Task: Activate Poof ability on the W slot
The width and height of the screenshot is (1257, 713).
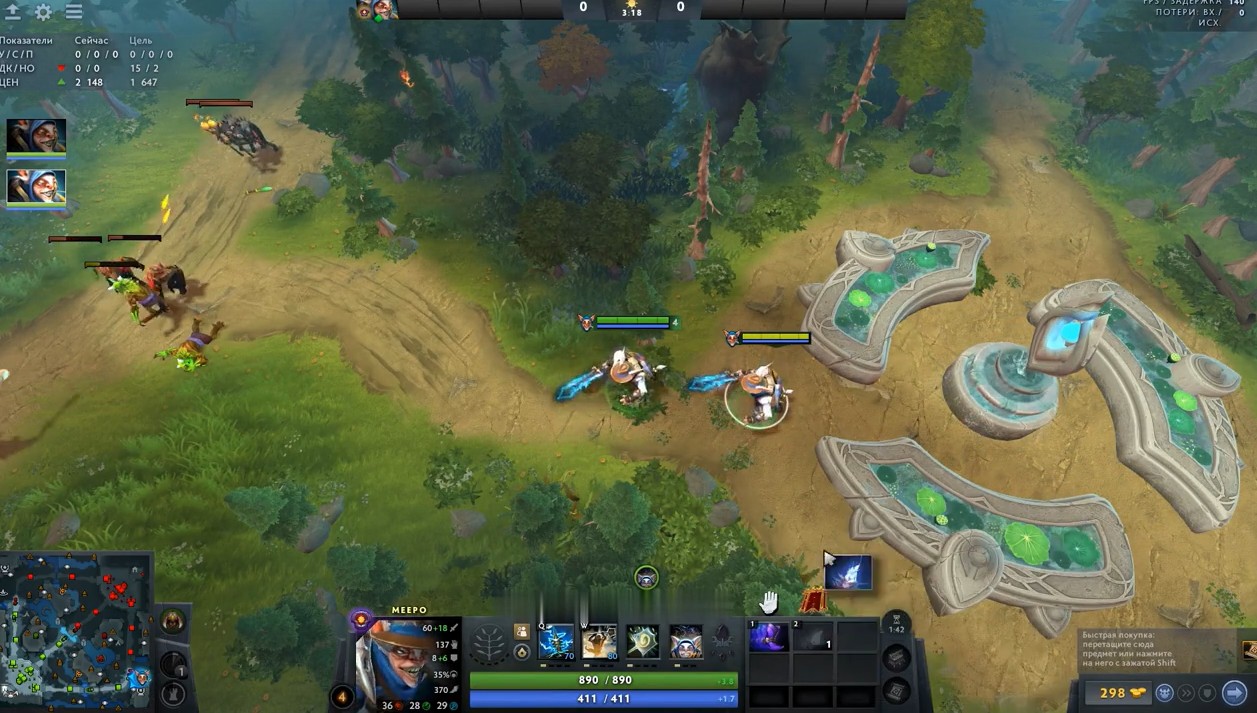Action: (599, 641)
